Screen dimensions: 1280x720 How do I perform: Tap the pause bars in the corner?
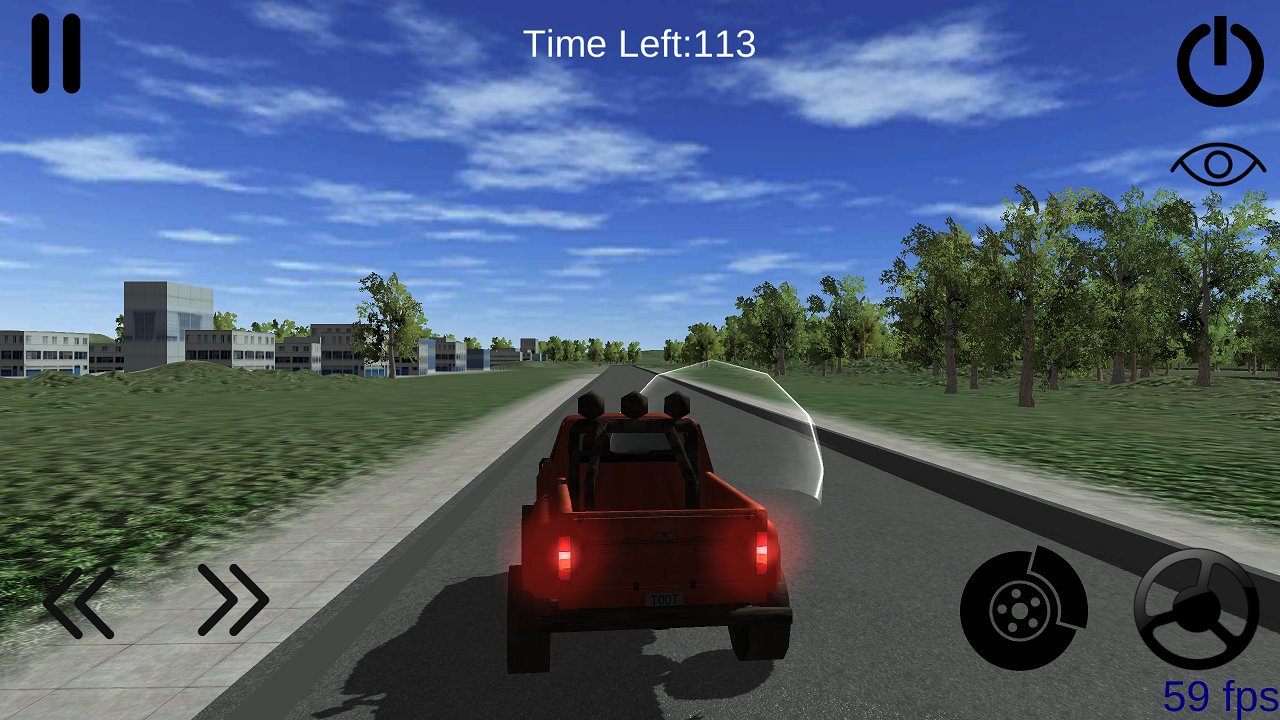(x=55, y=50)
